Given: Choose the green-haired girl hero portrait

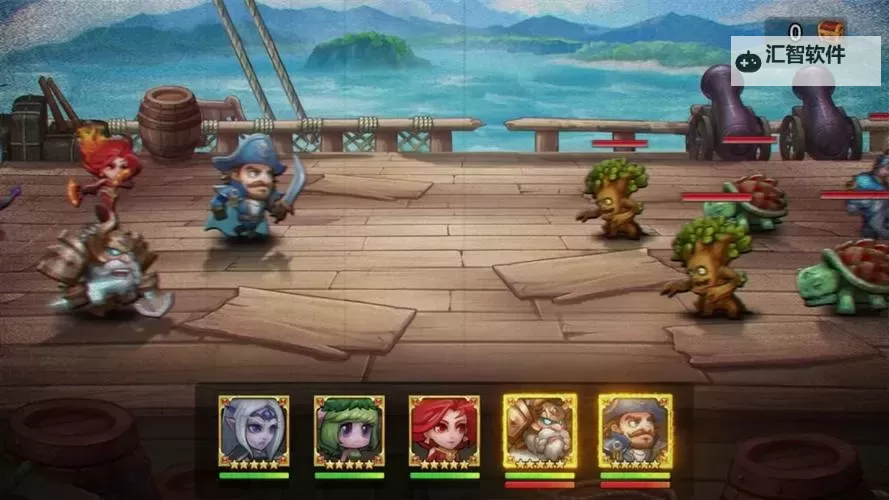Looking at the screenshot, I should (349, 431).
